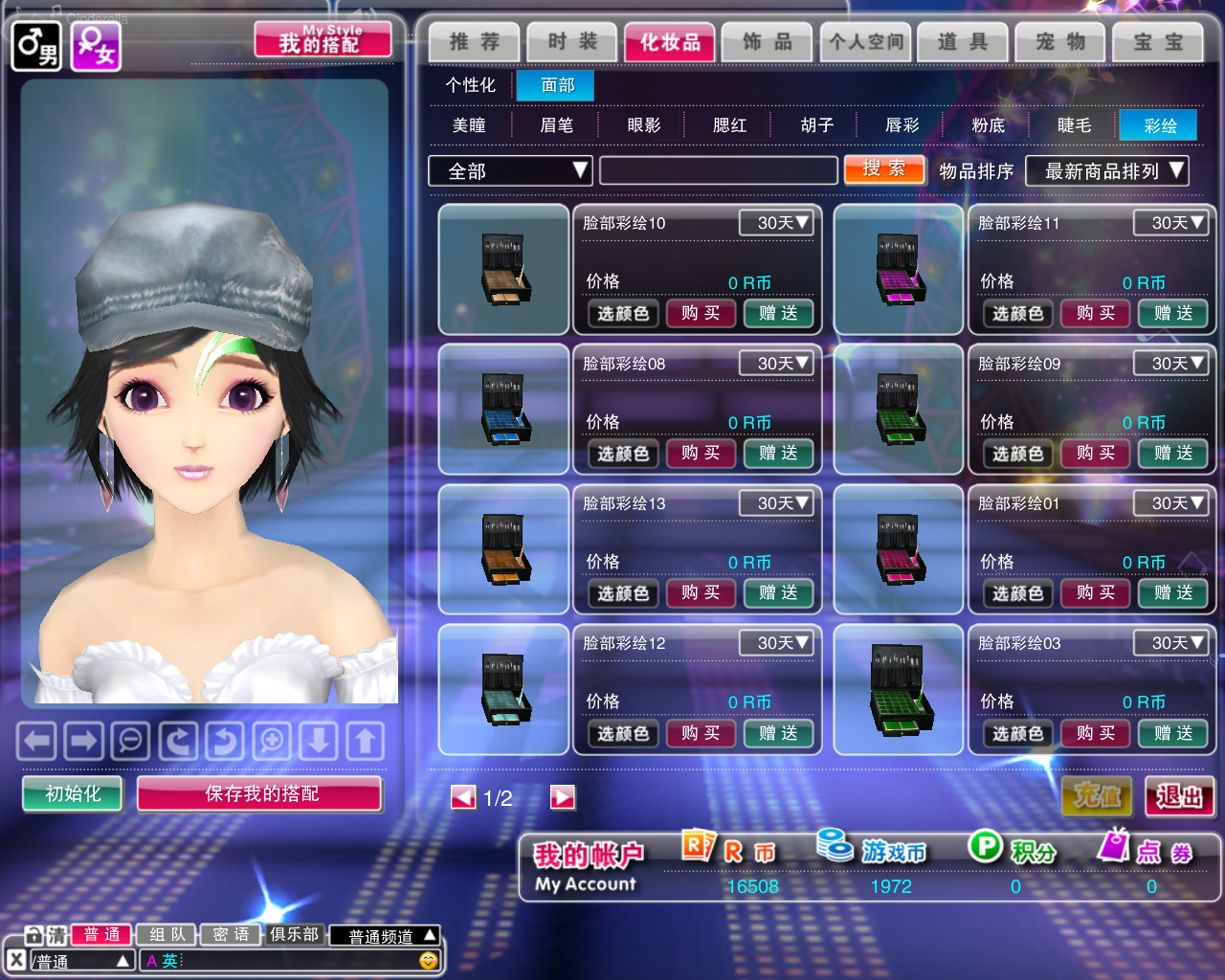This screenshot has width=1225, height=980.
Task: Gift 脸部彩绘11 using its 赠送 button
Action: pyautogui.click(x=1172, y=313)
